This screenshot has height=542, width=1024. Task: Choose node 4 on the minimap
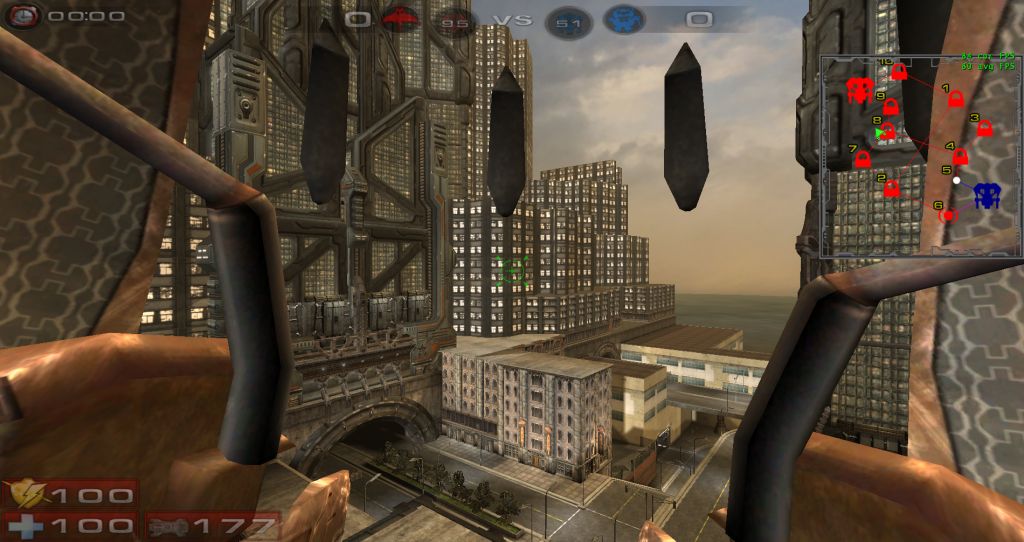[960, 157]
